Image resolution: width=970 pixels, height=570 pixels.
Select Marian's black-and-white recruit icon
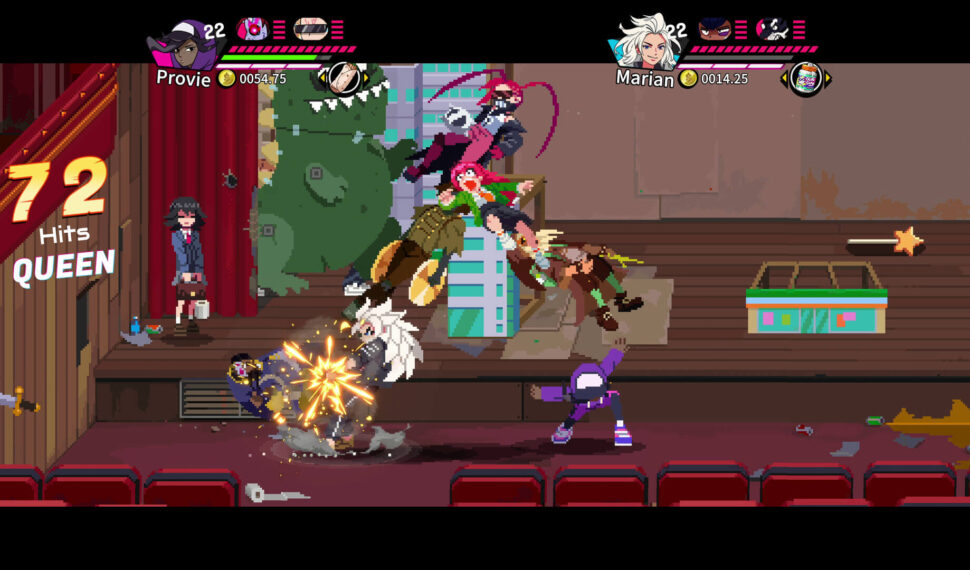coord(772,28)
